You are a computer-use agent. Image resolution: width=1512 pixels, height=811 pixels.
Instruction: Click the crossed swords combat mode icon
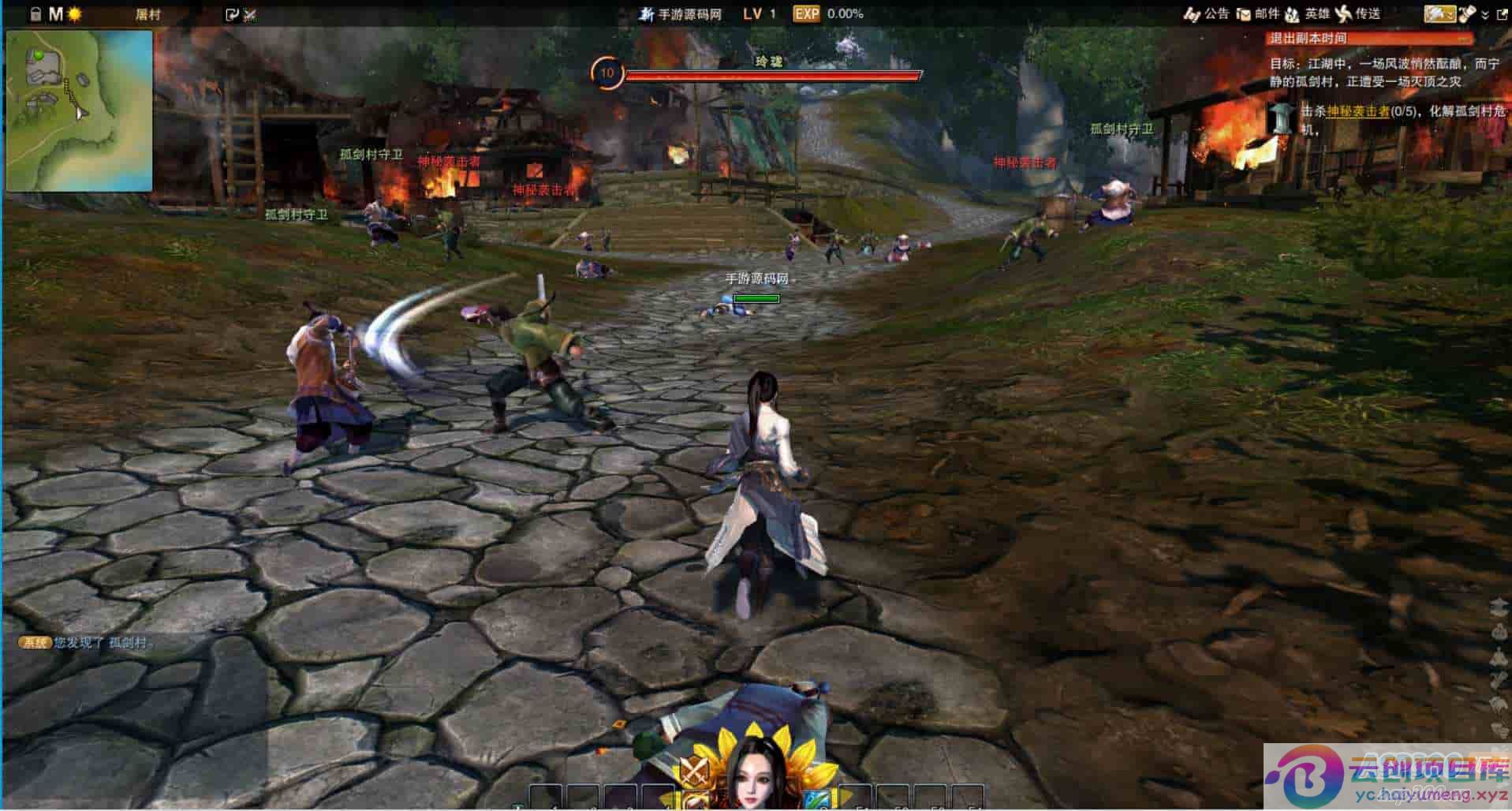click(x=694, y=769)
